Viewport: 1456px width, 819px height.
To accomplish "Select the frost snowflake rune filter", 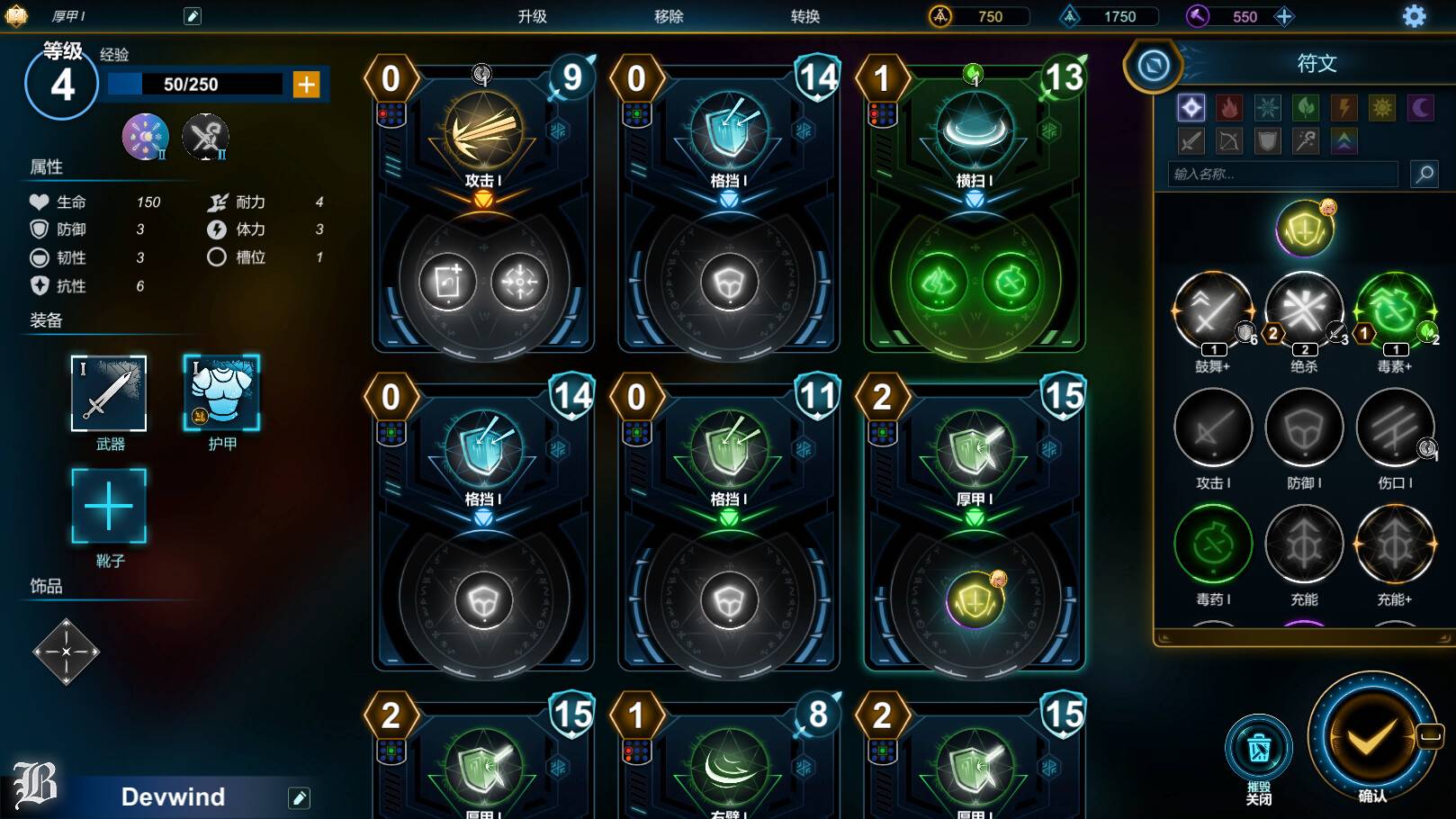I will (x=1268, y=107).
